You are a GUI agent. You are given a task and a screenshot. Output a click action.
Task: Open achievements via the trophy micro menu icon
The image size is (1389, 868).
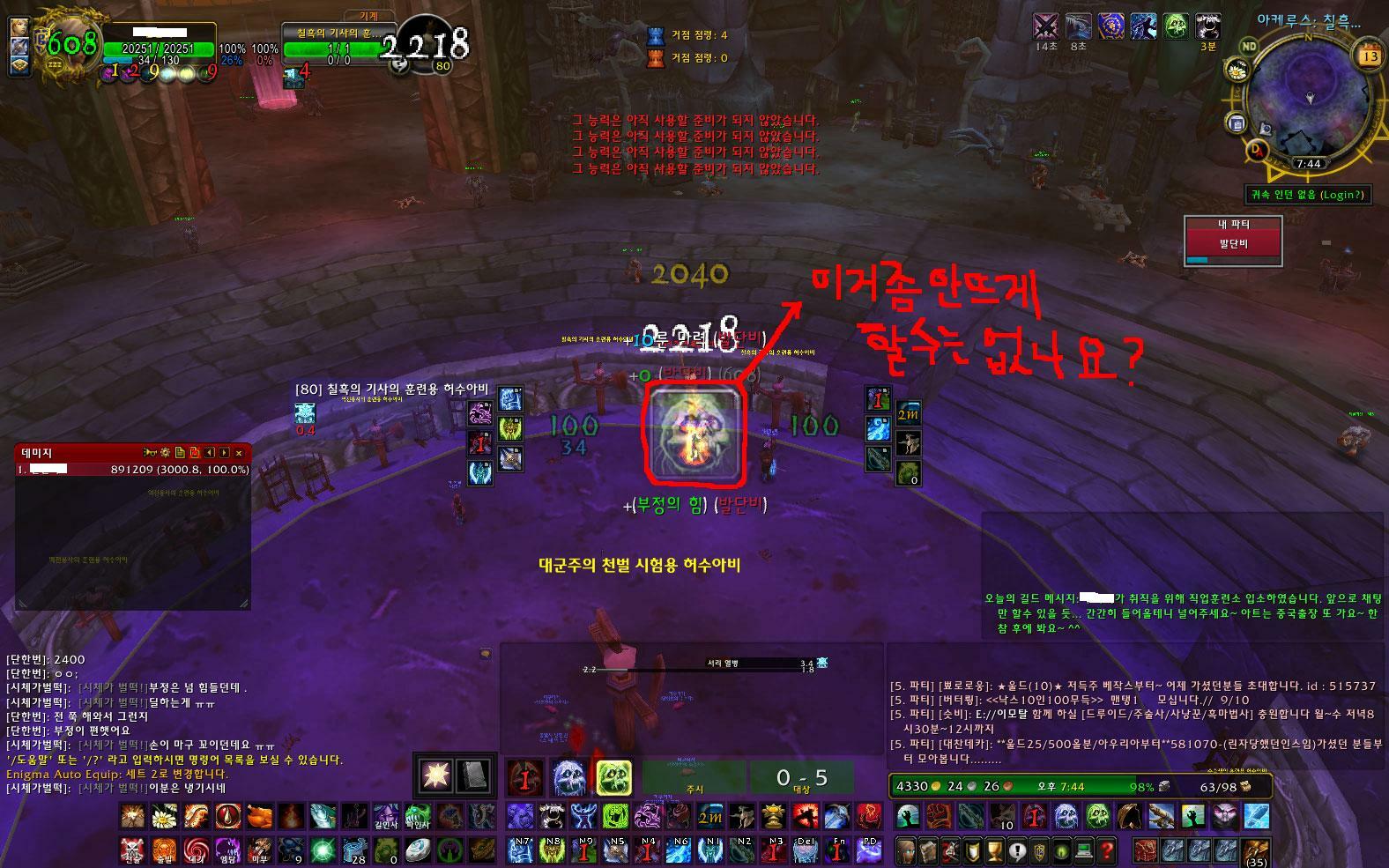(x=995, y=851)
